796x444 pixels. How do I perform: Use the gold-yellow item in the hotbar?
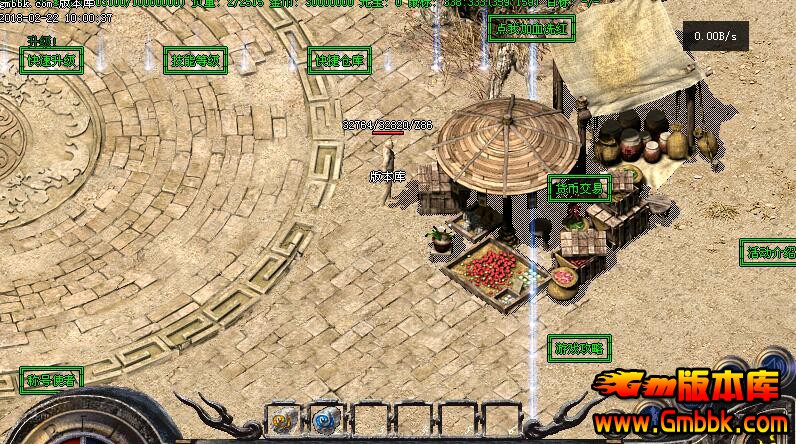point(282,418)
